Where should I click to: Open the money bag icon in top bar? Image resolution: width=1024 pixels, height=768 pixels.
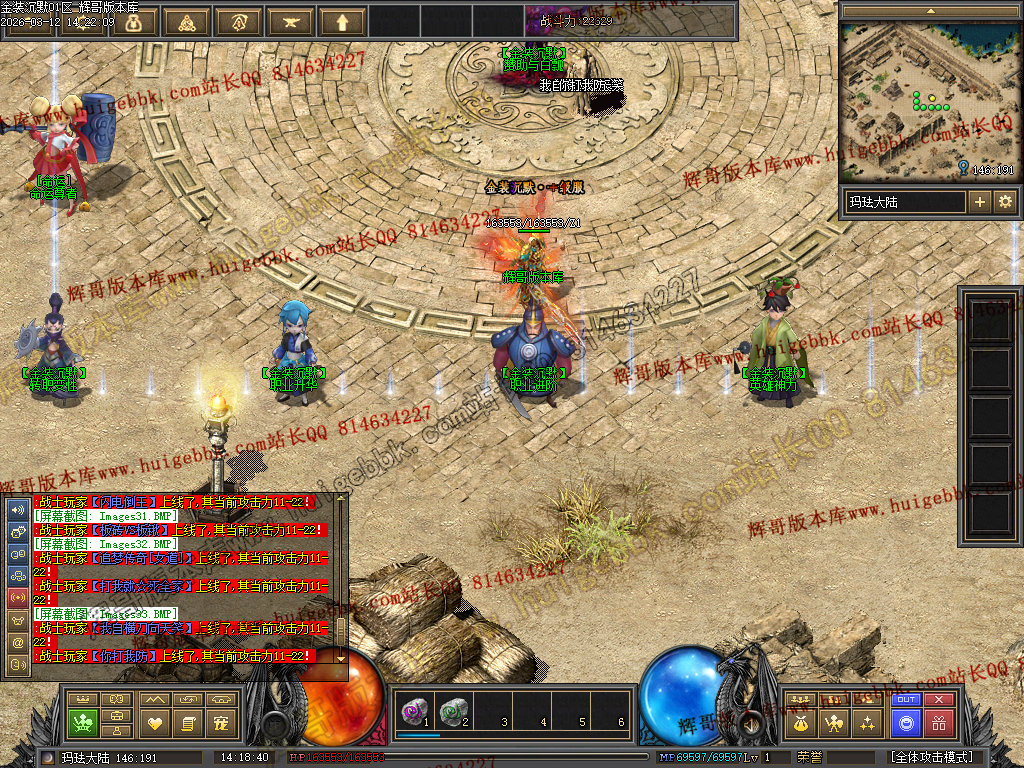coord(135,21)
